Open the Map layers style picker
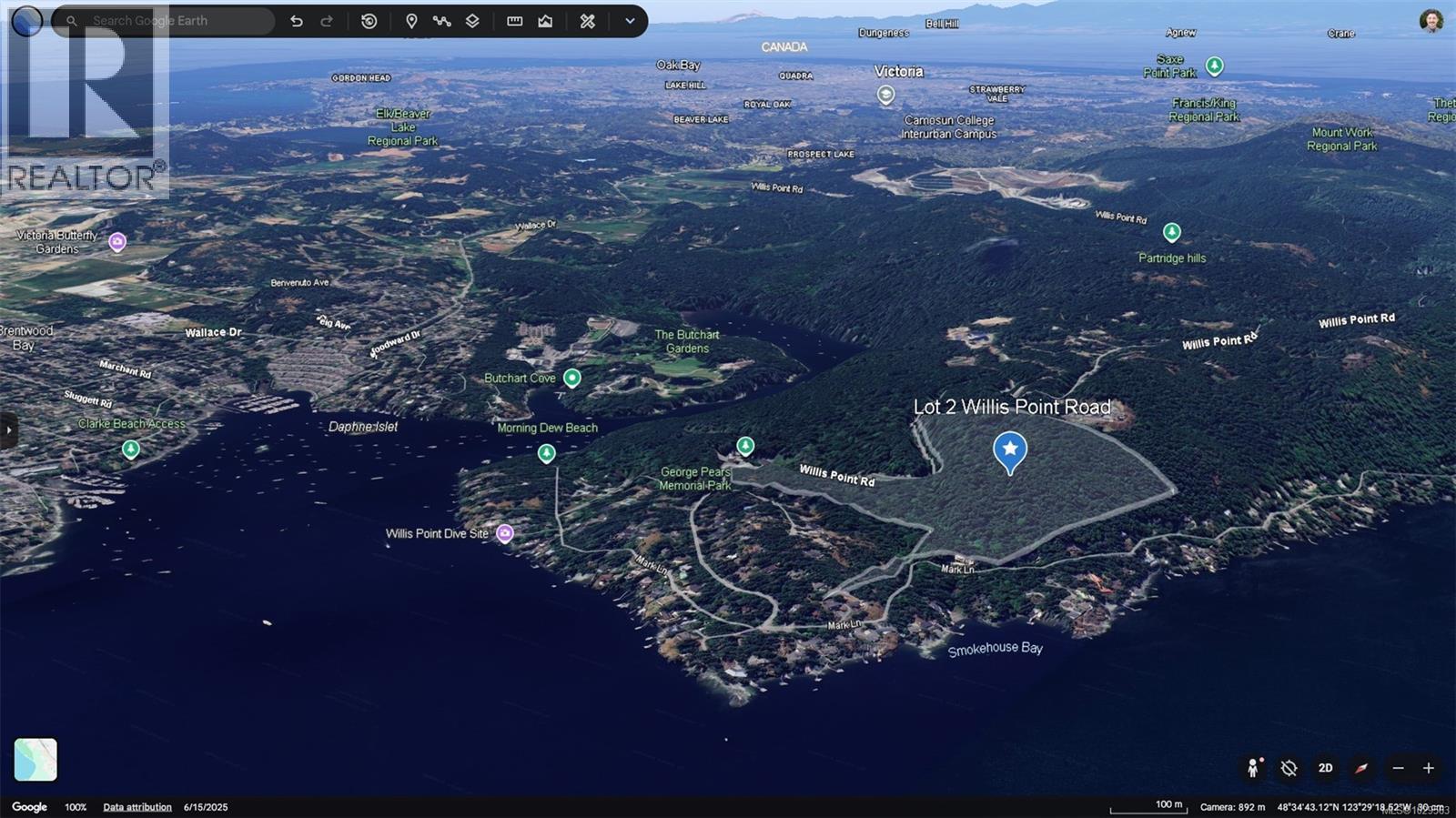 pyautogui.click(x=473, y=20)
